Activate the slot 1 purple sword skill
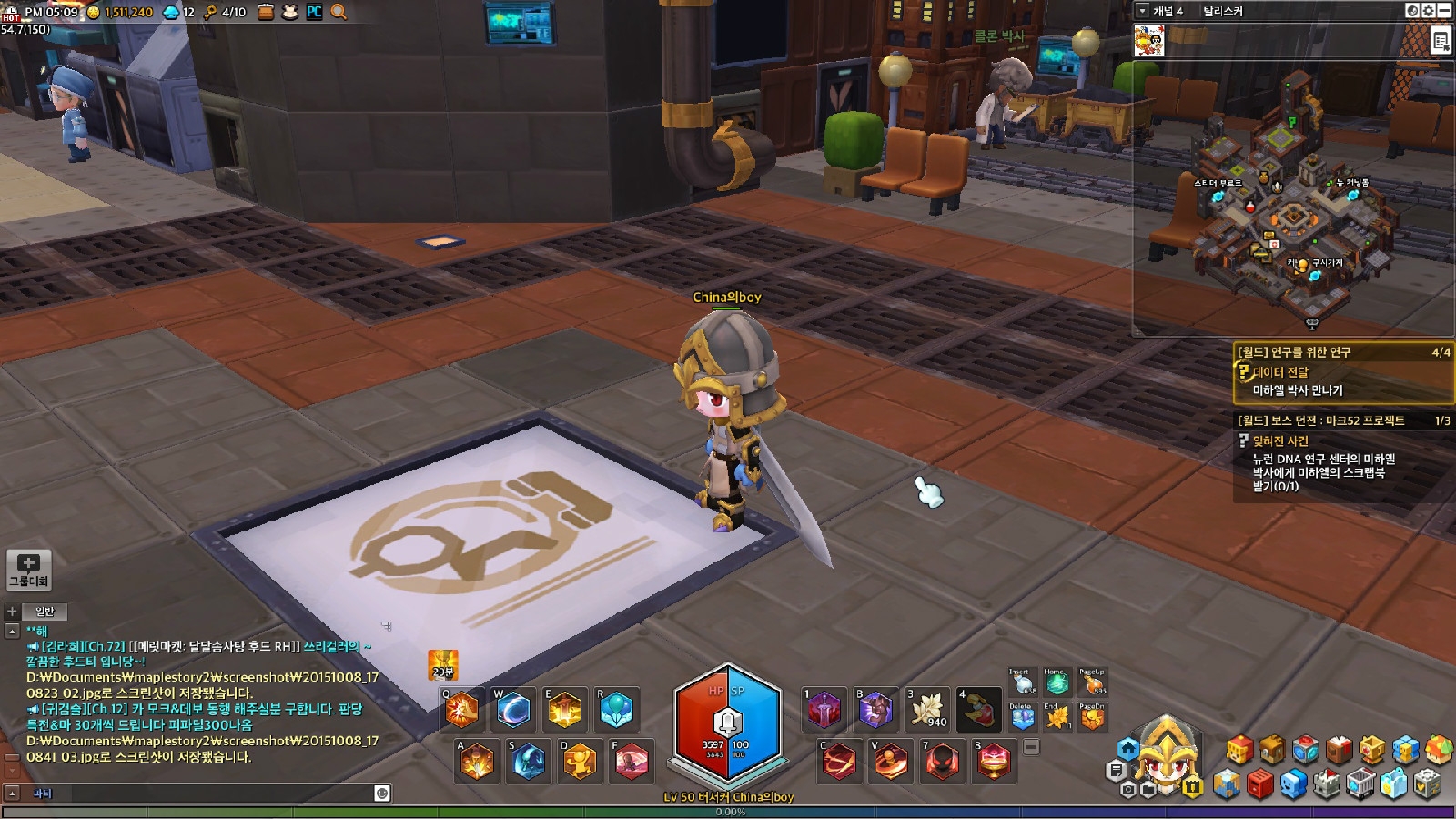 tap(824, 710)
